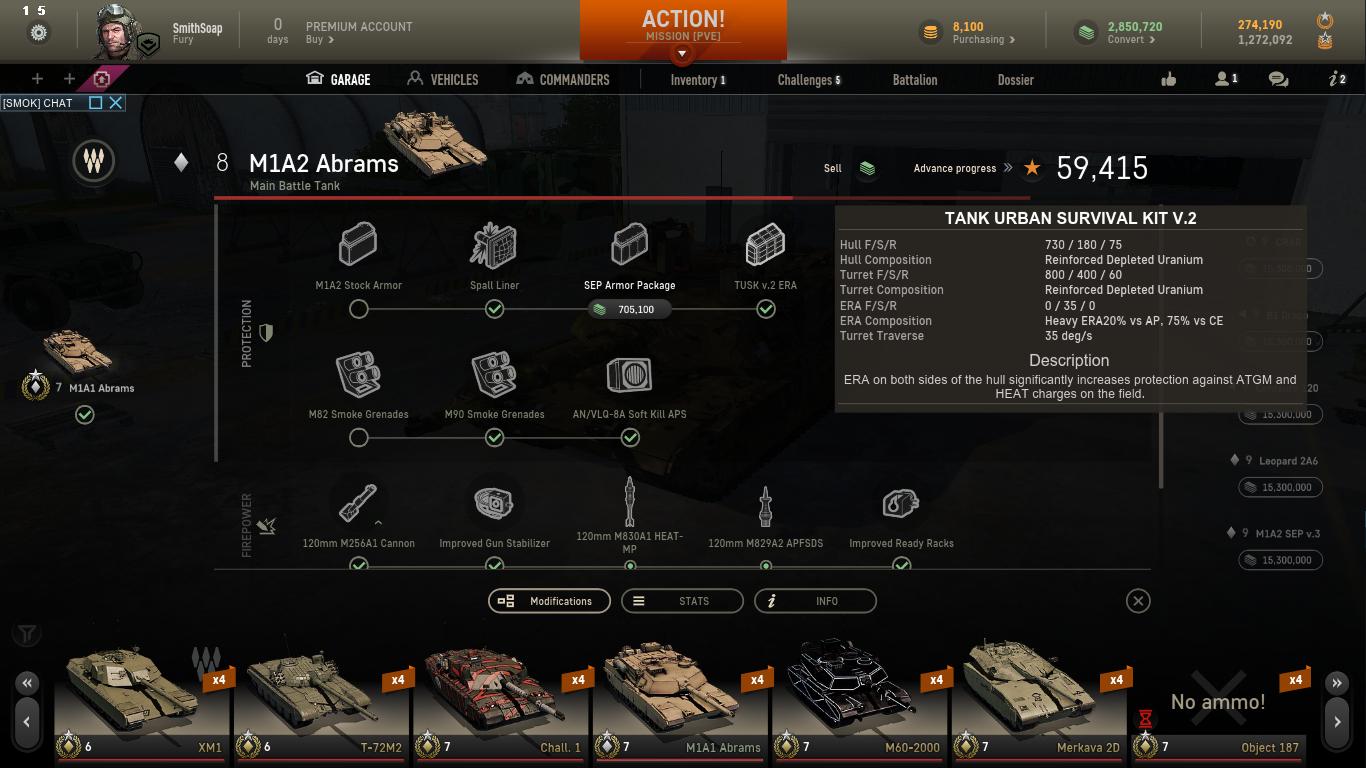
Task: Sell the M1A2 Abrams vehicle
Action: 866,169
